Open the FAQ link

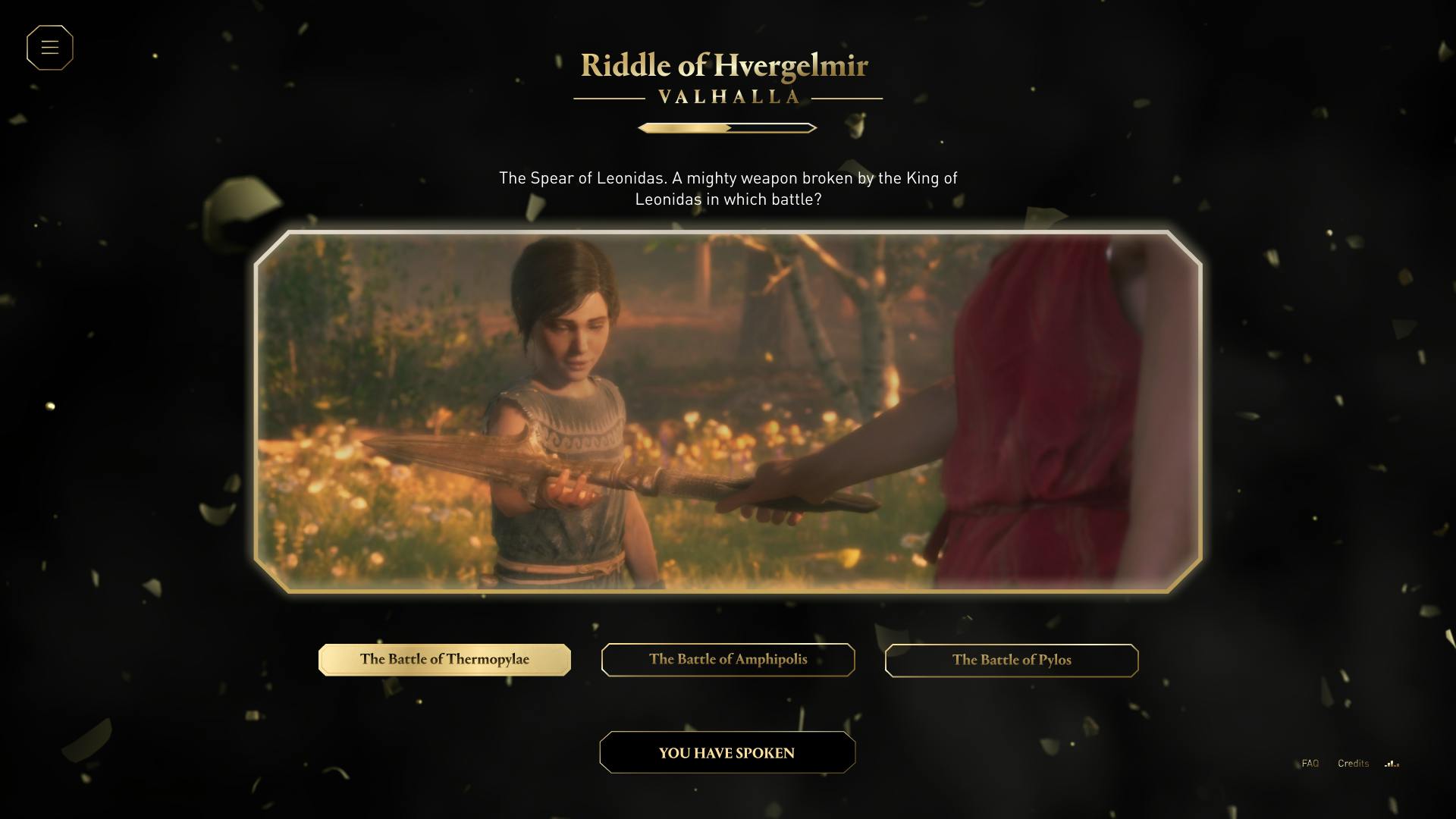click(1310, 764)
